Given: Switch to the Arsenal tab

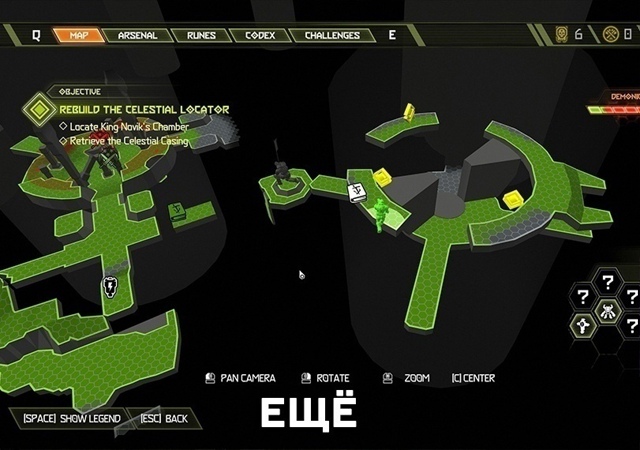Looking at the screenshot, I should pyautogui.click(x=137, y=35).
